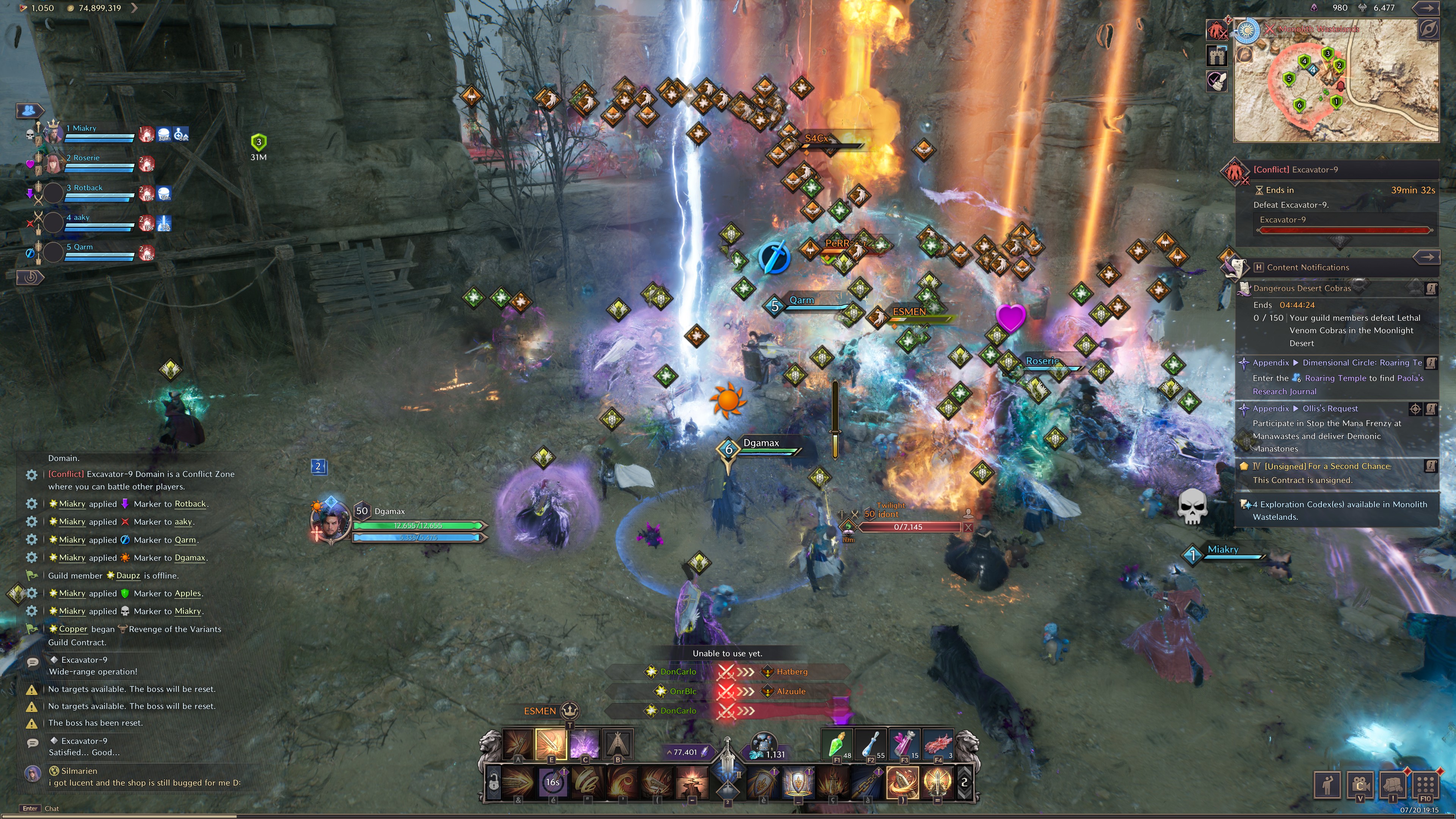Click the Monolith Wastelands minimap
Screen dimensions: 1456x819
[x=1336, y=82]
